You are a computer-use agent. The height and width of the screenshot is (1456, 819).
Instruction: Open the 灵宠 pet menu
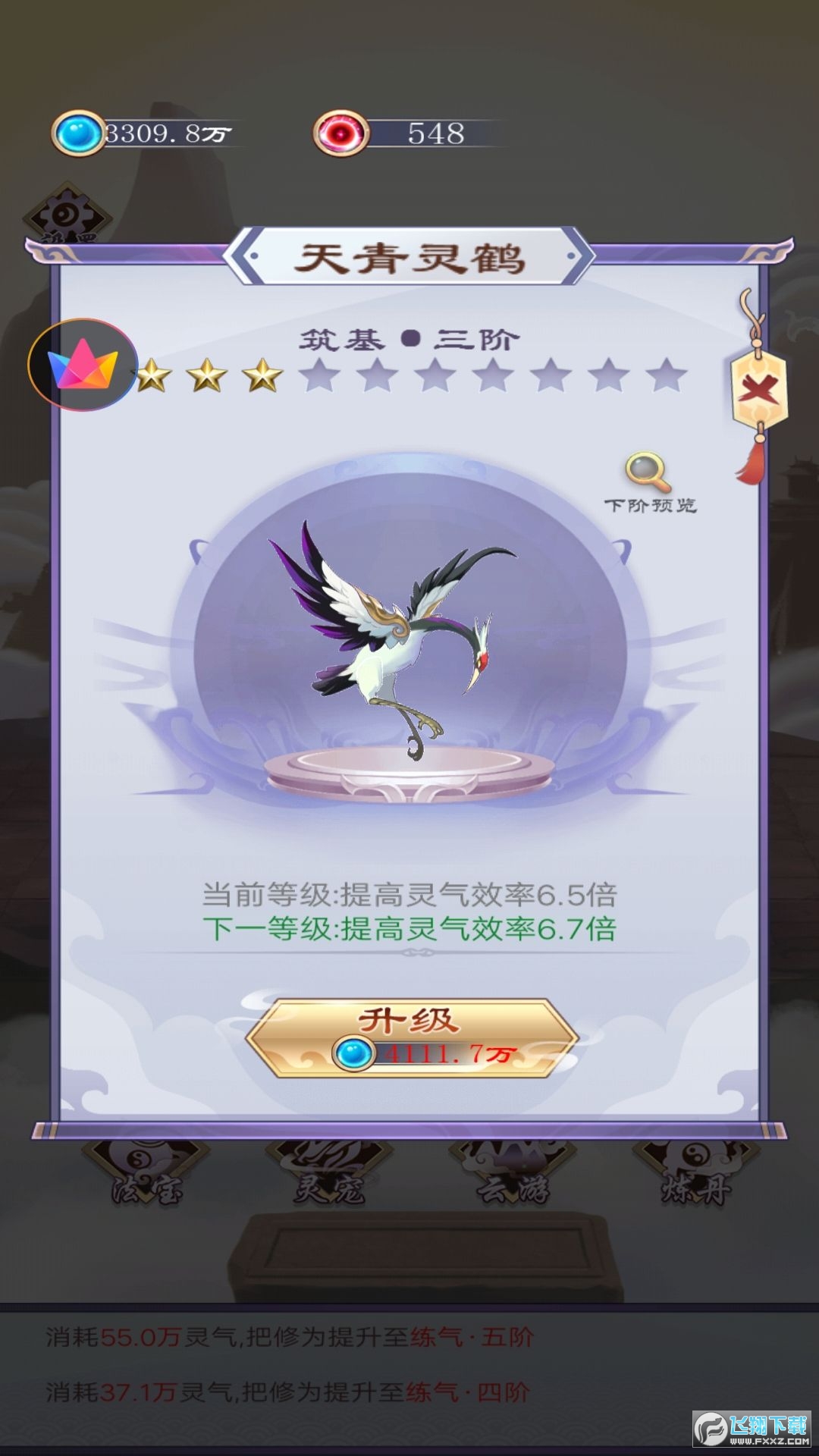point(329,1173)
